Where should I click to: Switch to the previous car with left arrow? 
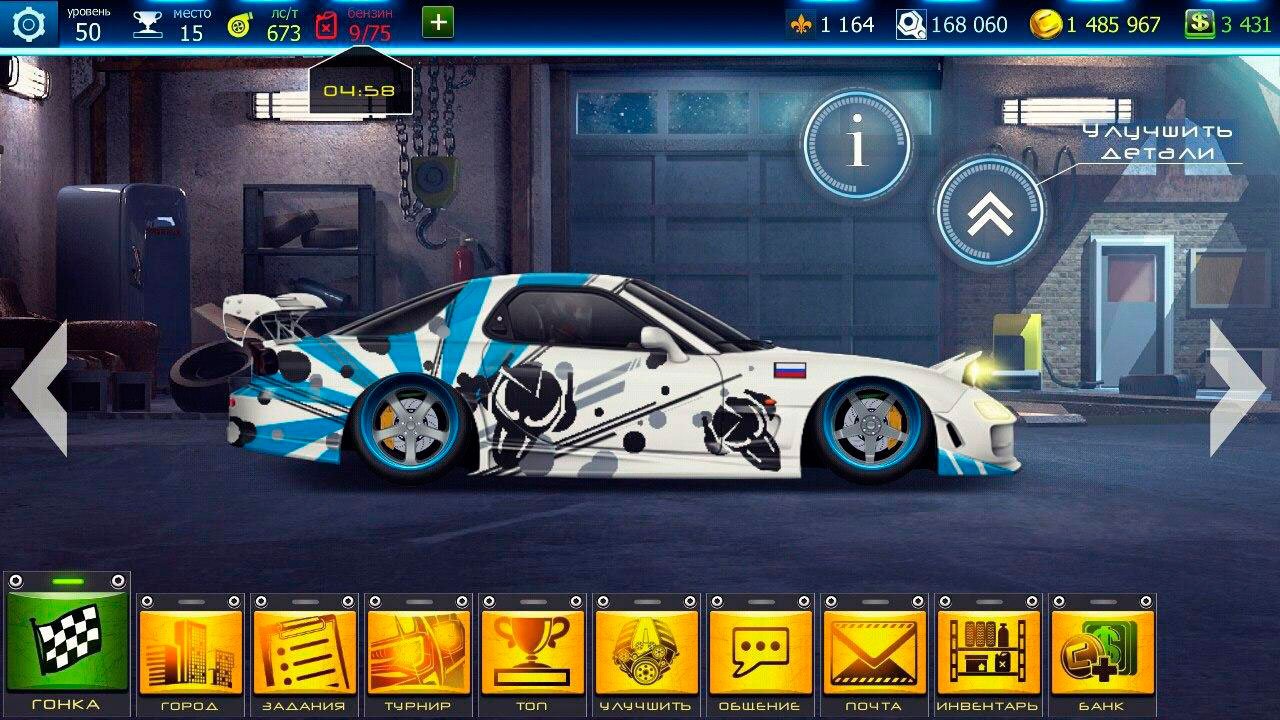pyautogui.click(x=40, y=388)
